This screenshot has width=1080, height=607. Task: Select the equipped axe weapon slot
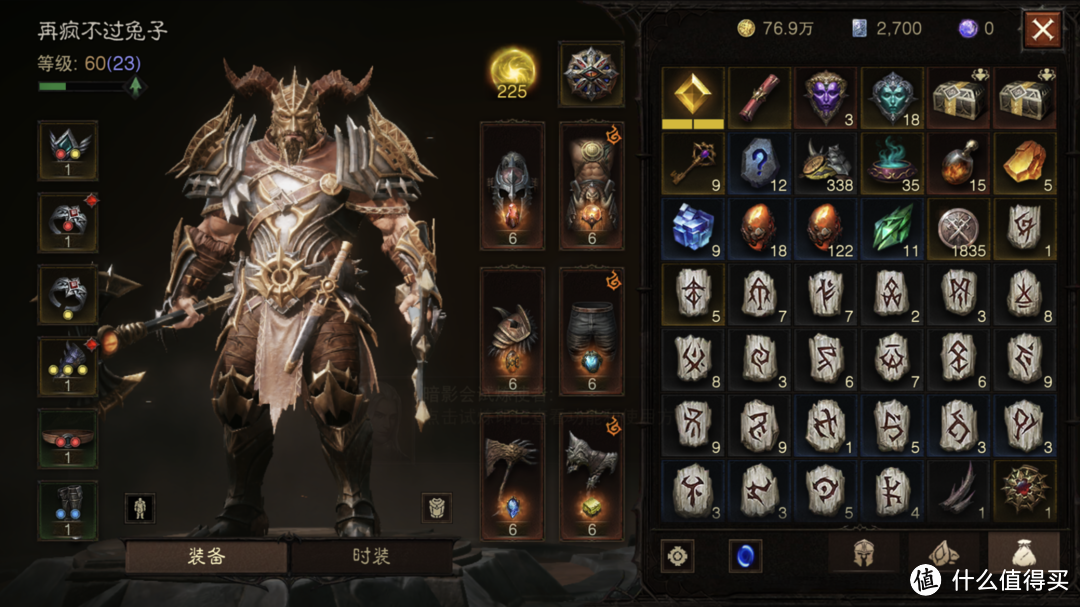point(512,476)
